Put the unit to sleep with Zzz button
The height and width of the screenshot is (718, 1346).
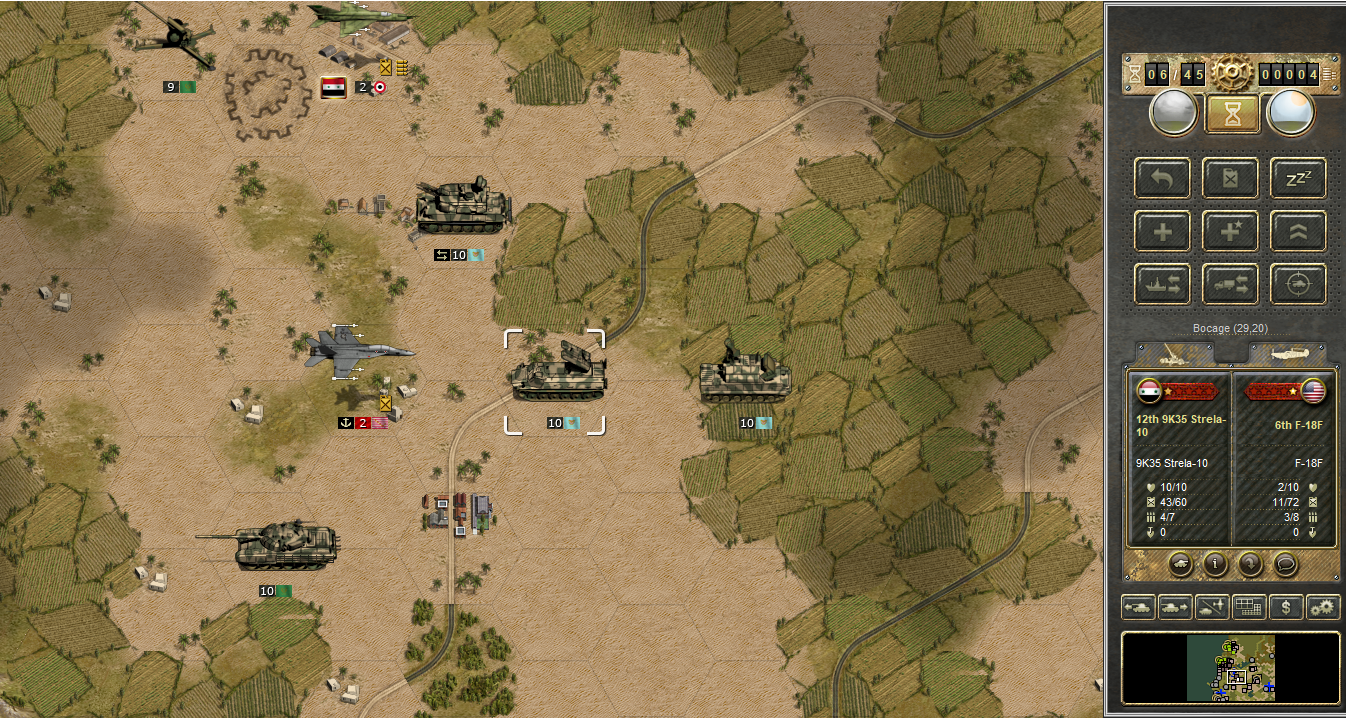pos(1298,178)
